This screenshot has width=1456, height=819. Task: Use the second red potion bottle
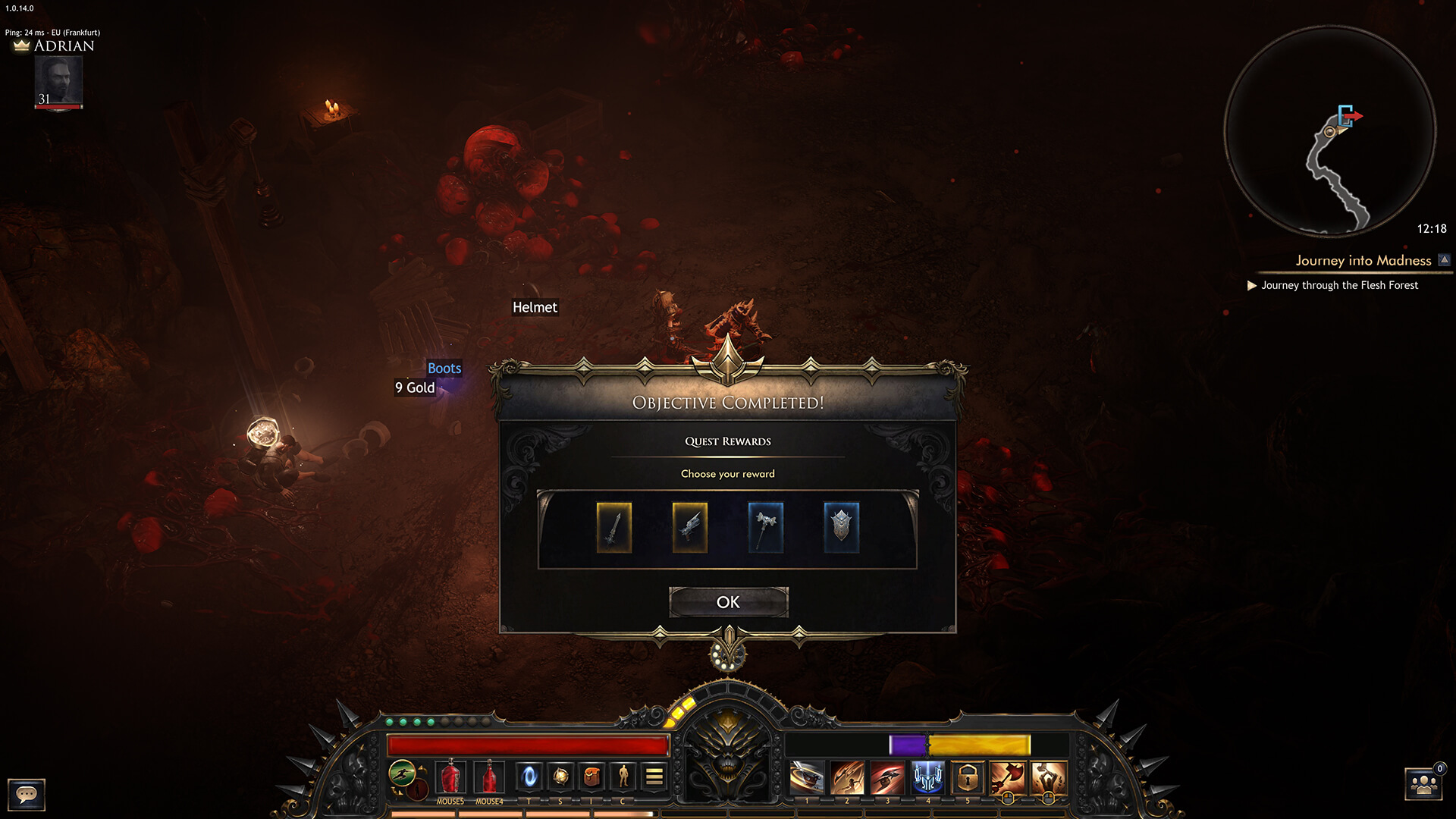coord(489,777)
